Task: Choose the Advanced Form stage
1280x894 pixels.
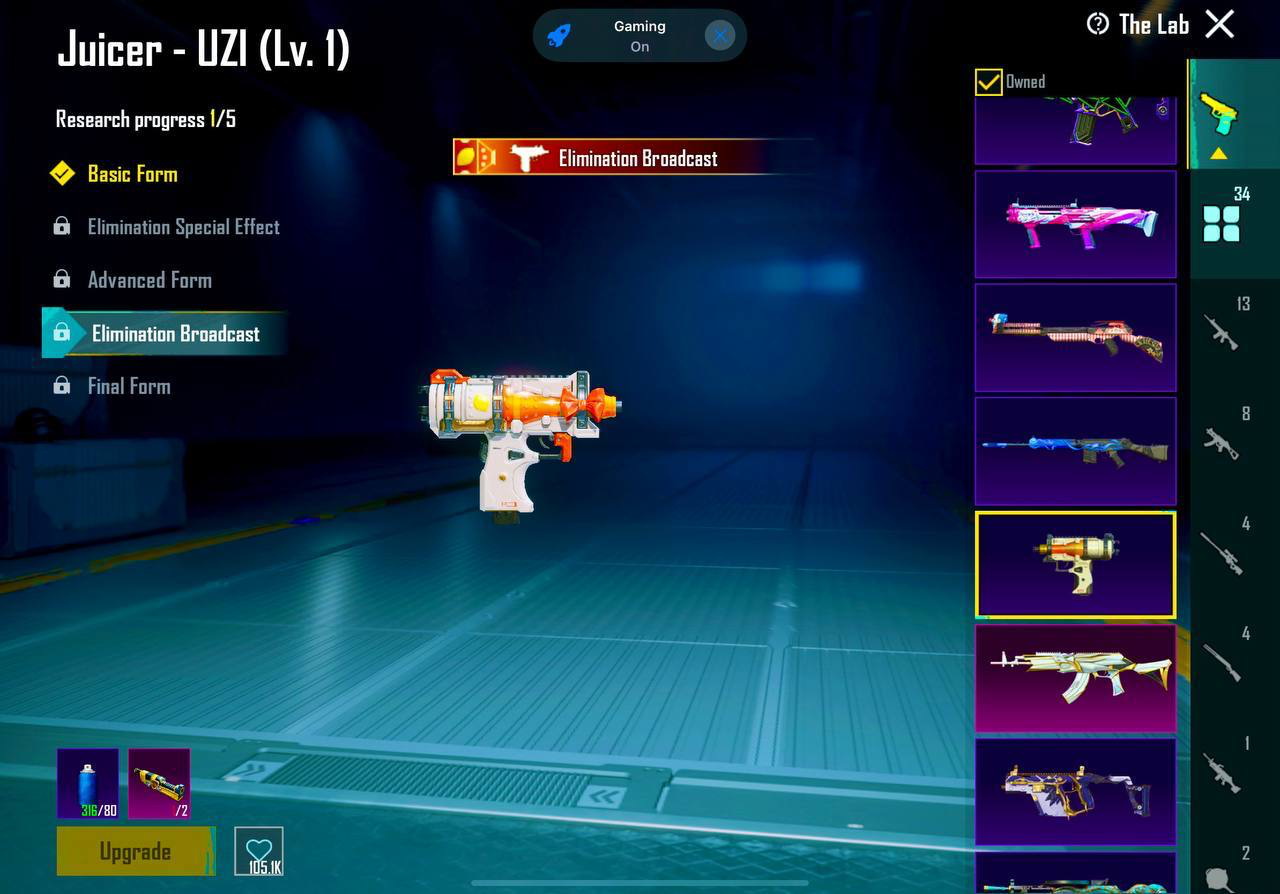Action: (x=149, y=280)
